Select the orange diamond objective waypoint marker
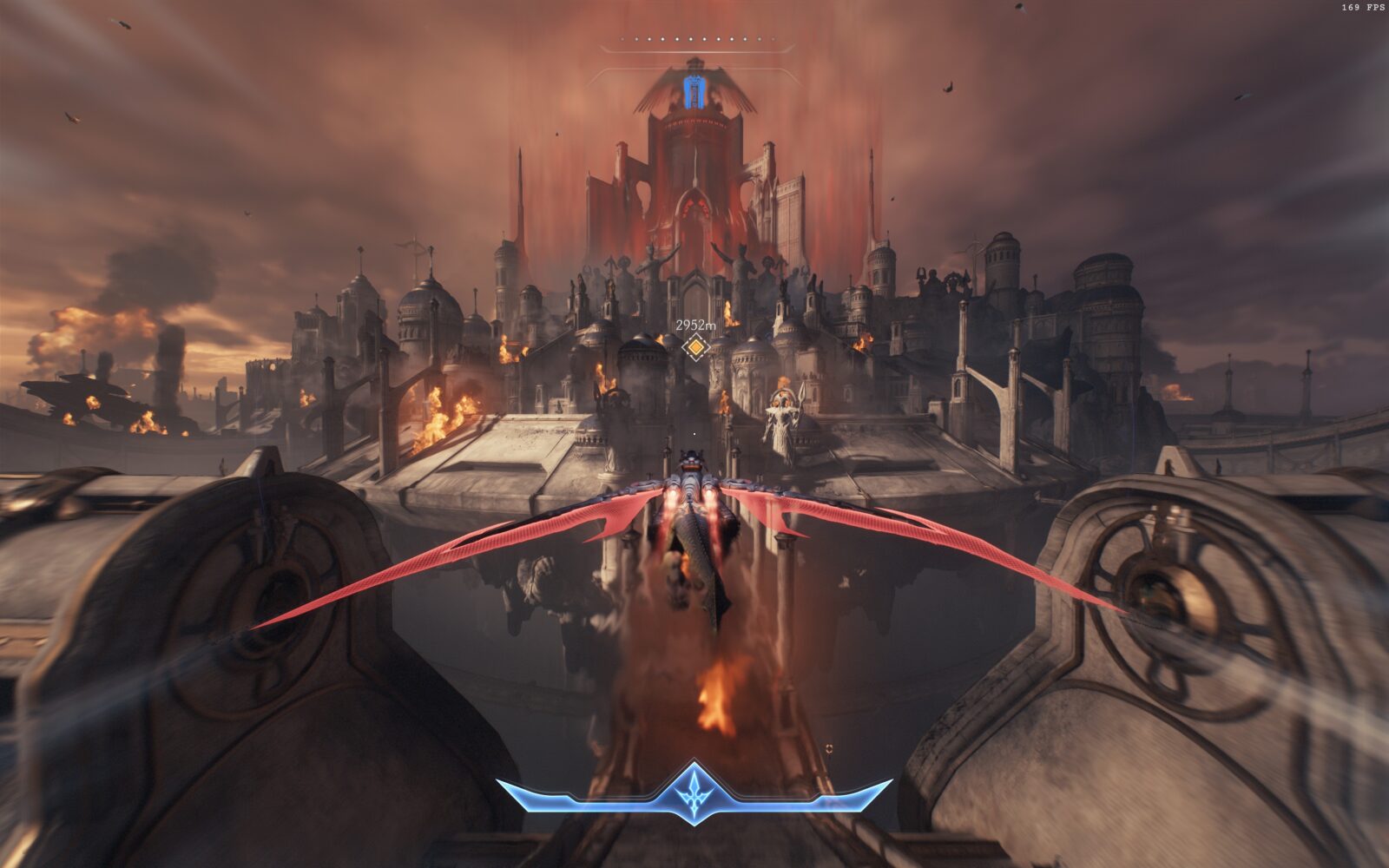1389x868 pixels. point(694,348)
